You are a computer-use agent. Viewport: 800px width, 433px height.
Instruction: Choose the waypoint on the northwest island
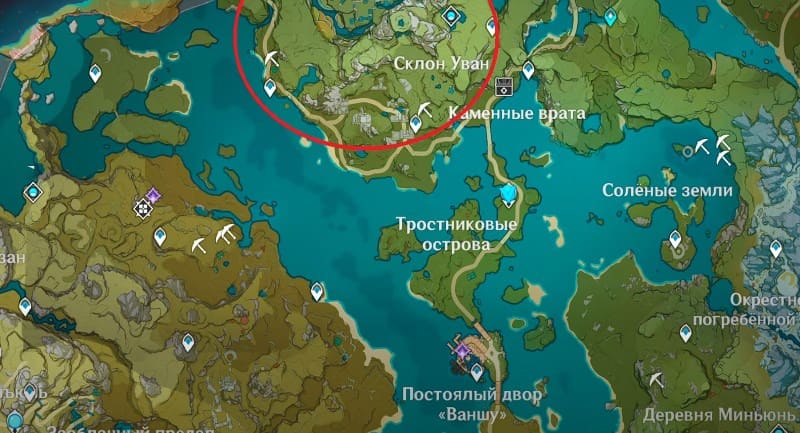pos(96,73)
